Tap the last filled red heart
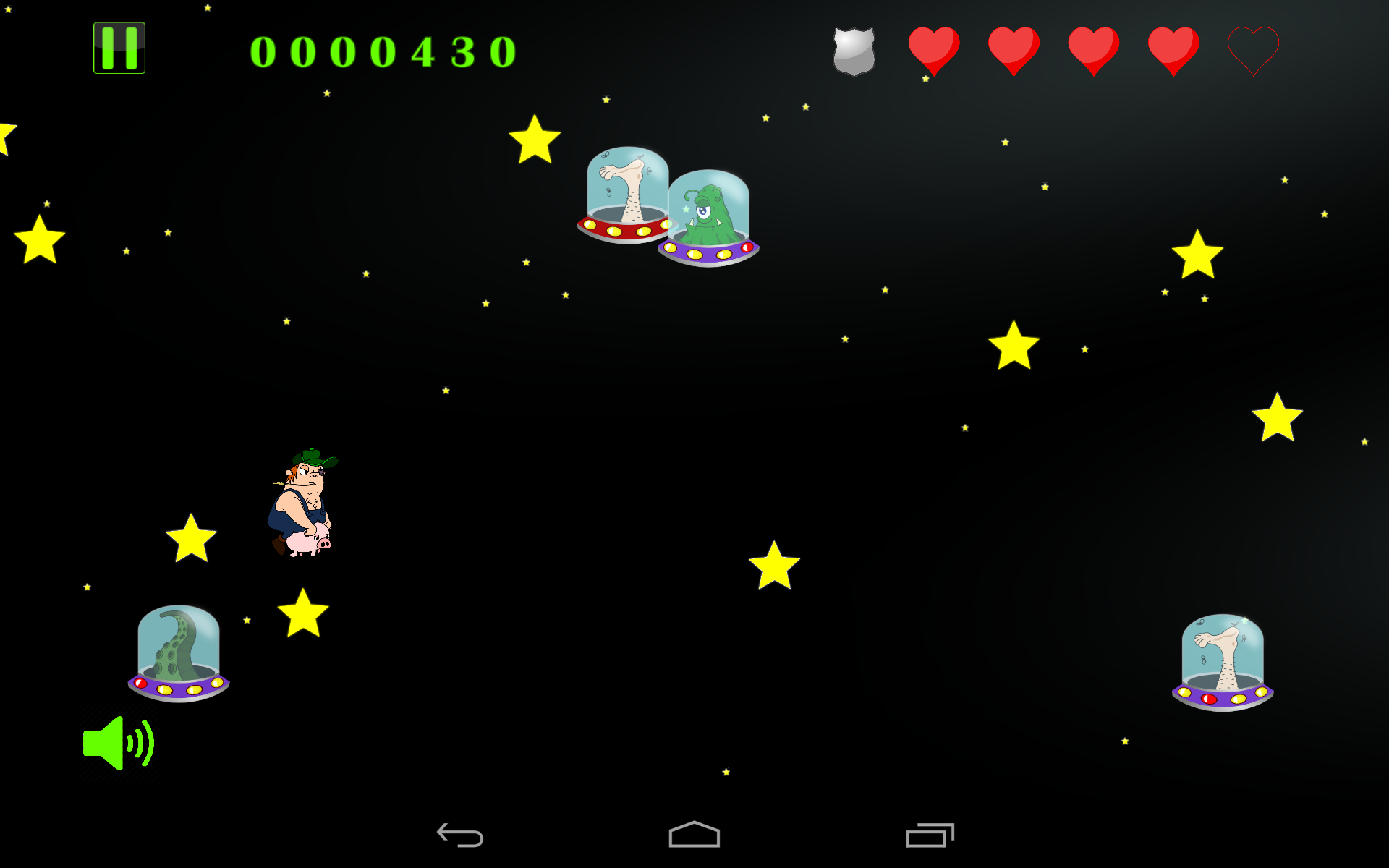 click(x=1173, y=49)
